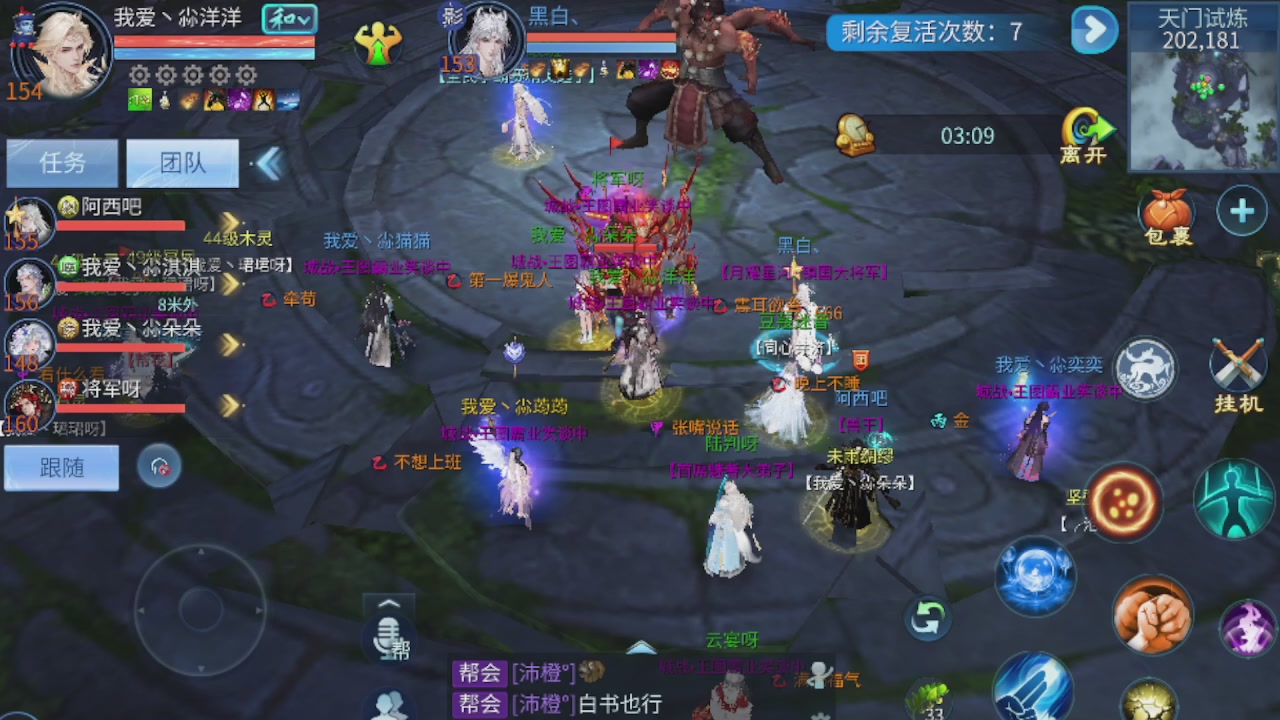Switch to the 任务 tab
Screen dimensions: 1280x720
click(x=61, y=163)
